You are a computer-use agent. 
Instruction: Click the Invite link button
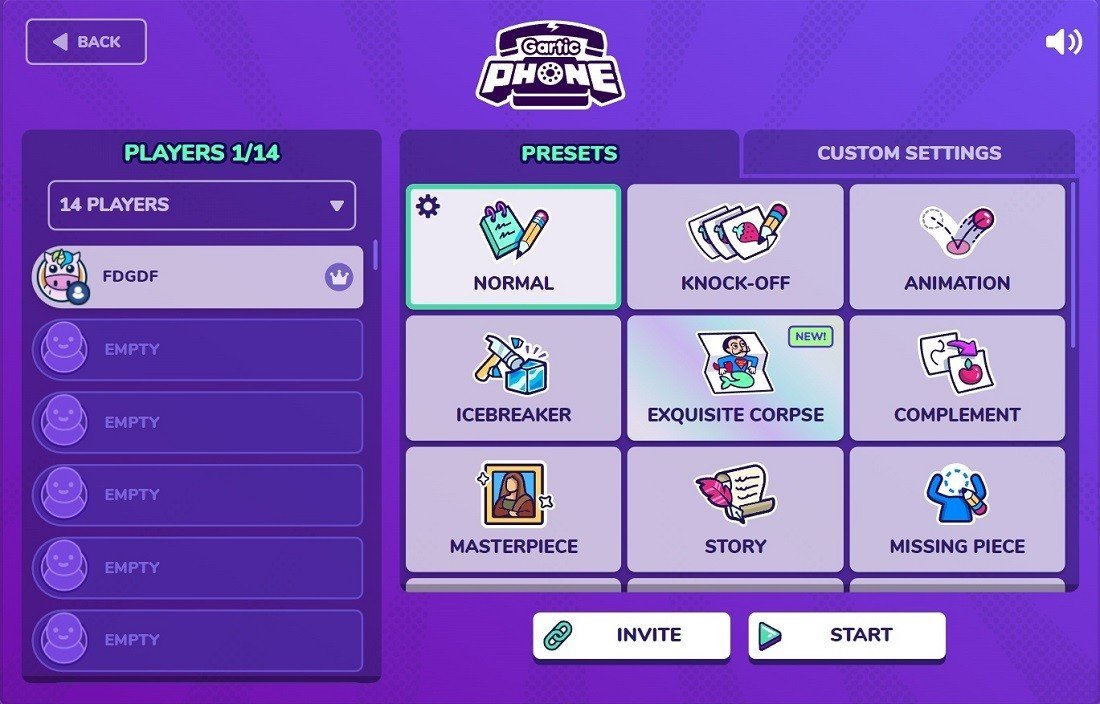[631, 635]
